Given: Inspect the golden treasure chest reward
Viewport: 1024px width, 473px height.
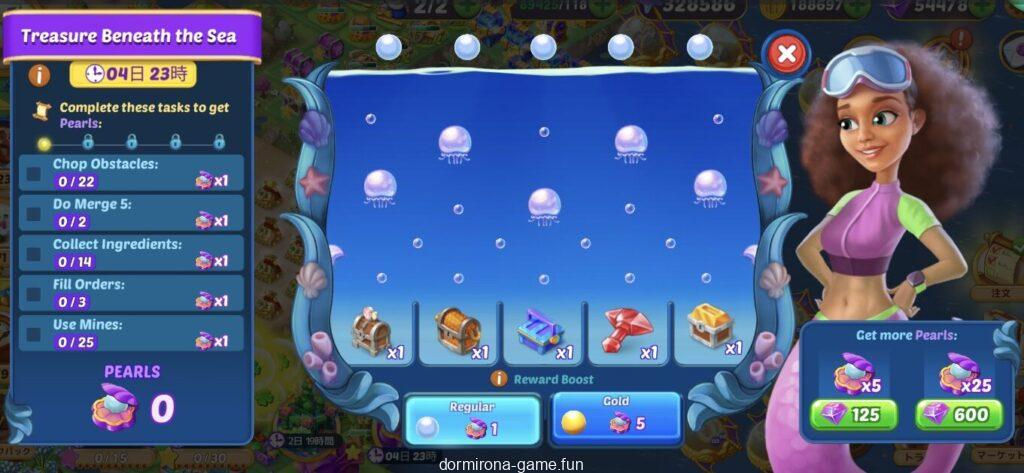Looking at the screenshot, I should pyautogui.click(x=712, y=328).
